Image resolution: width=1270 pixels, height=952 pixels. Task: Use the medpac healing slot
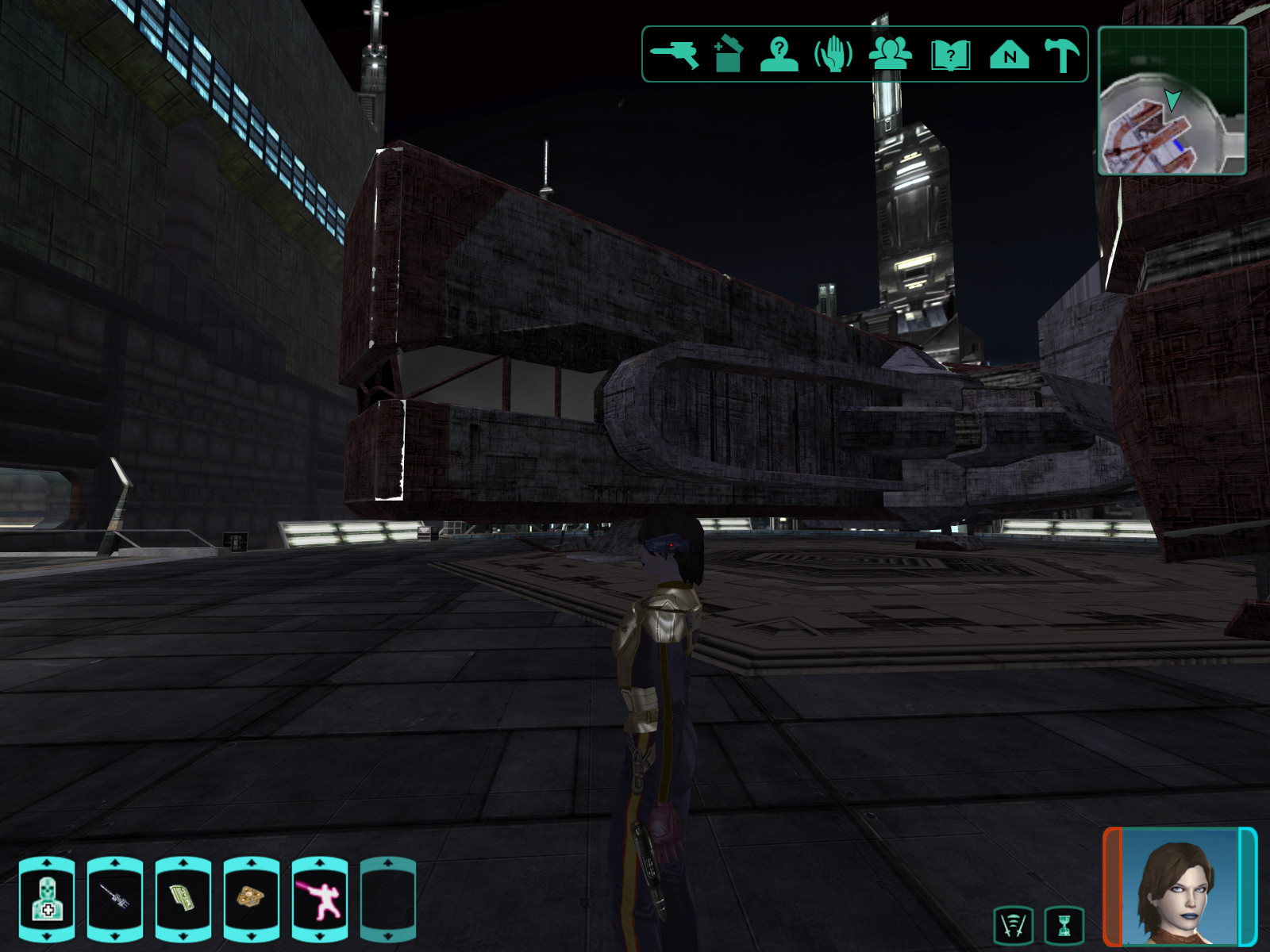[x=47, y=900]
